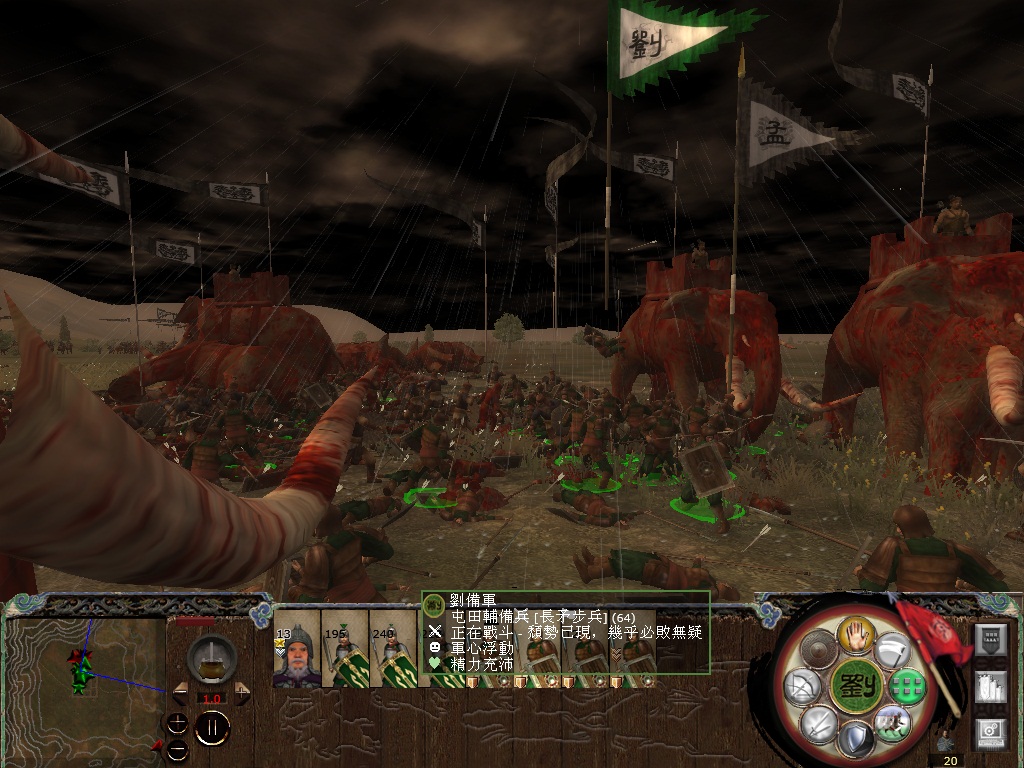Screen dimensions: 1024x768
Task: Increase the battle speed
Action: [x=243, y=691]
